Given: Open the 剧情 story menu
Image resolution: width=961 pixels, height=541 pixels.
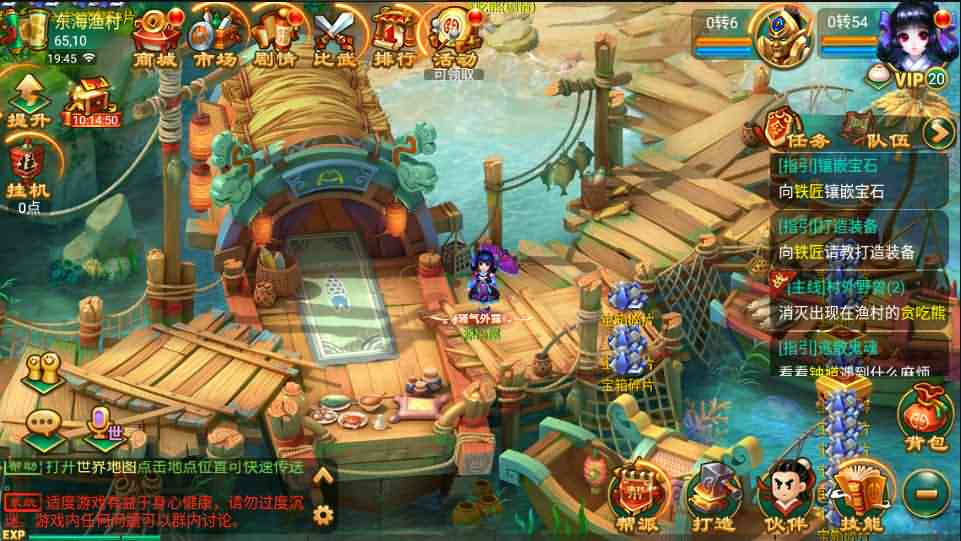Looking at the screenshot, I should (x=275, y=40).
